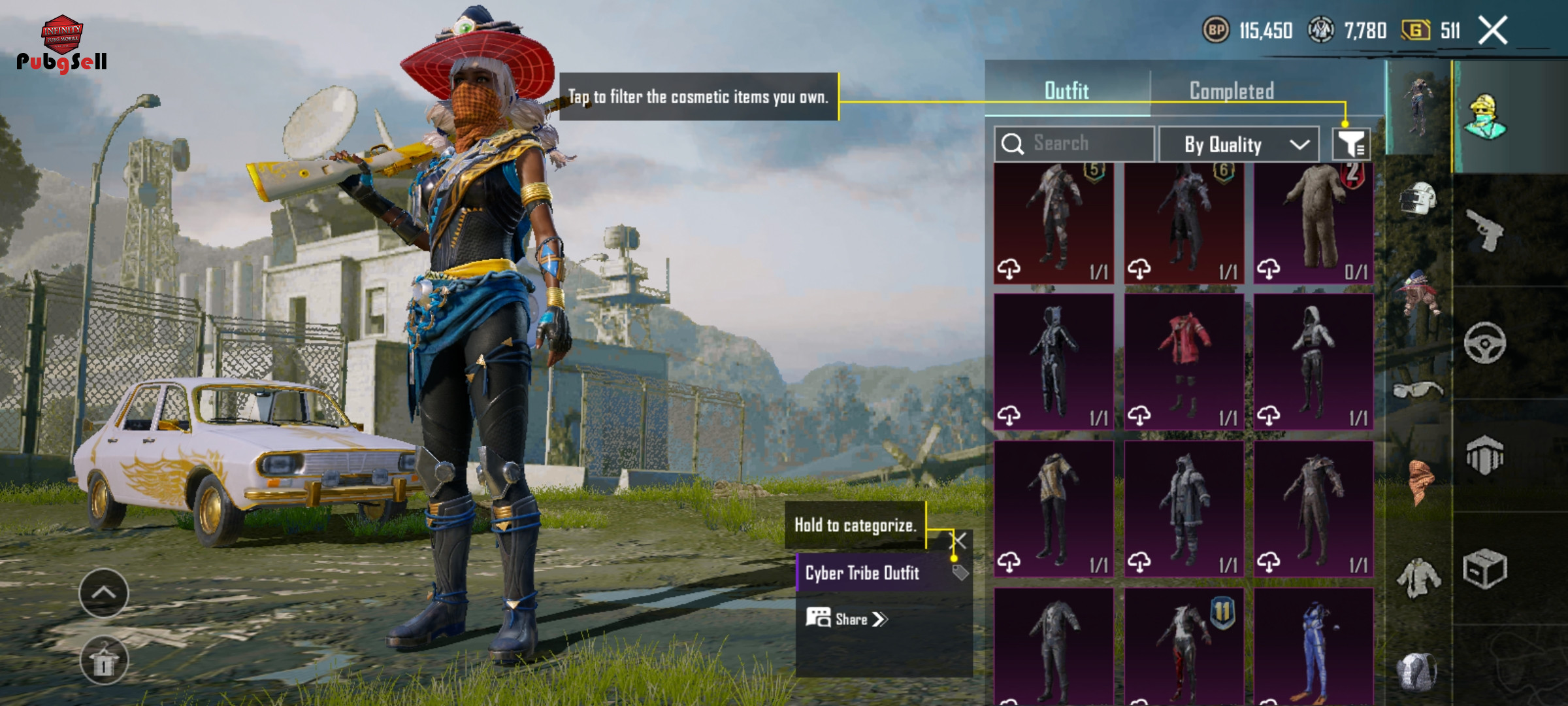This screenshot has width=1568, height=706.
Task: Close the inventory with the top X
Action: [1493, 31]
